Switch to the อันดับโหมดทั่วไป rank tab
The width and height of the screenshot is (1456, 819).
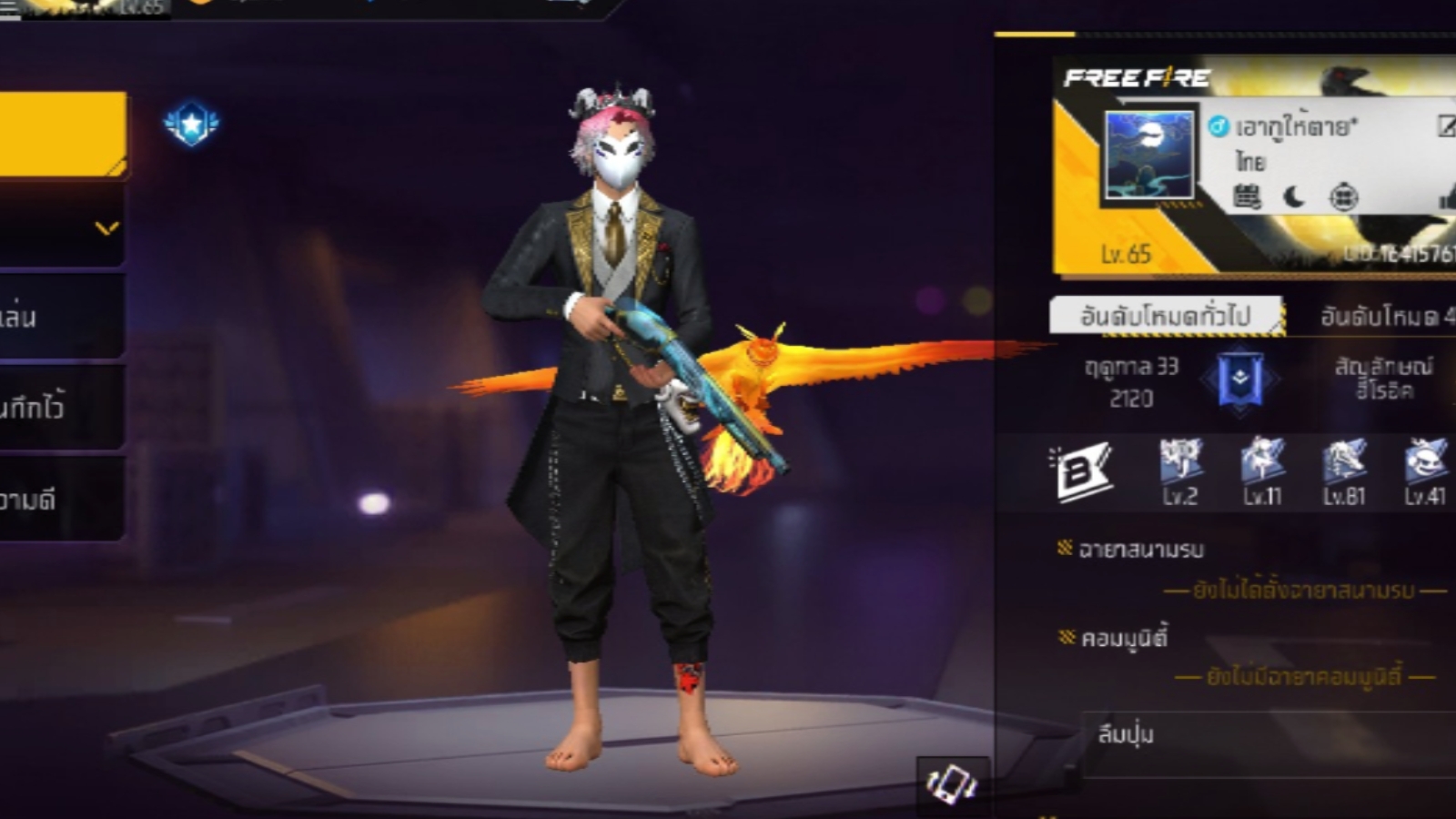[1166, 316]
